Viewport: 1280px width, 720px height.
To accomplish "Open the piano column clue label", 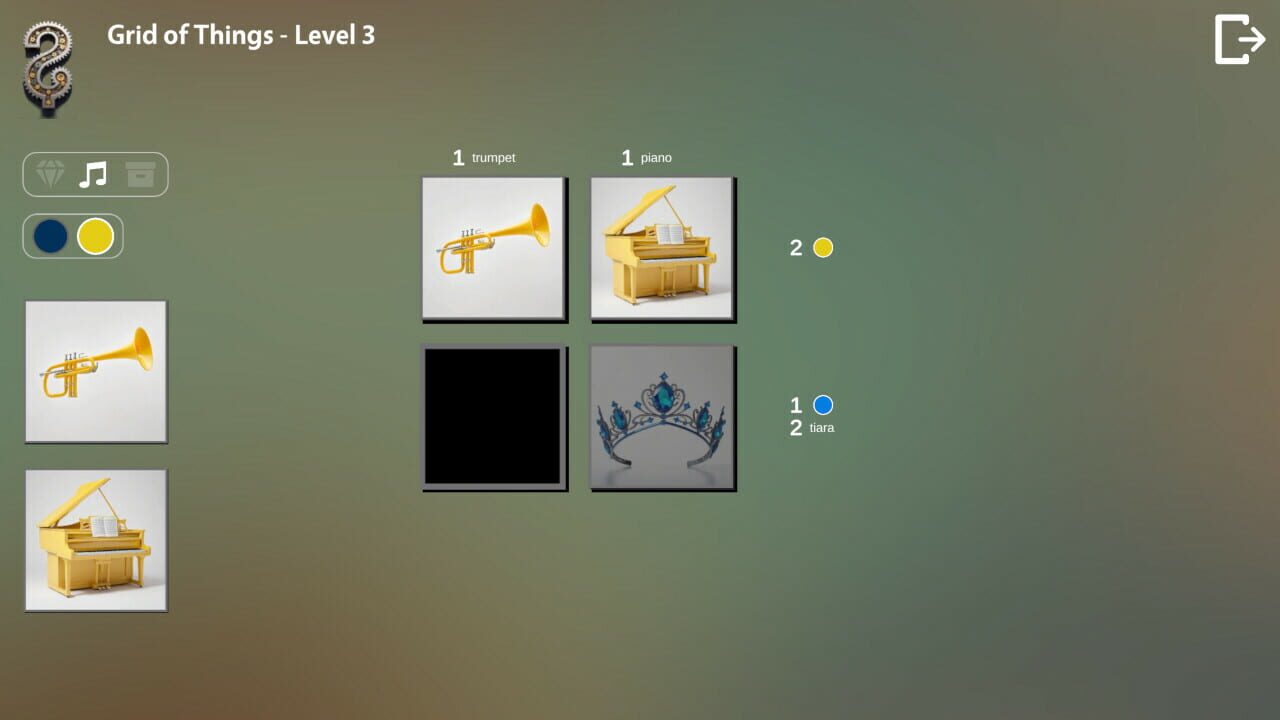I will [648, 157].
